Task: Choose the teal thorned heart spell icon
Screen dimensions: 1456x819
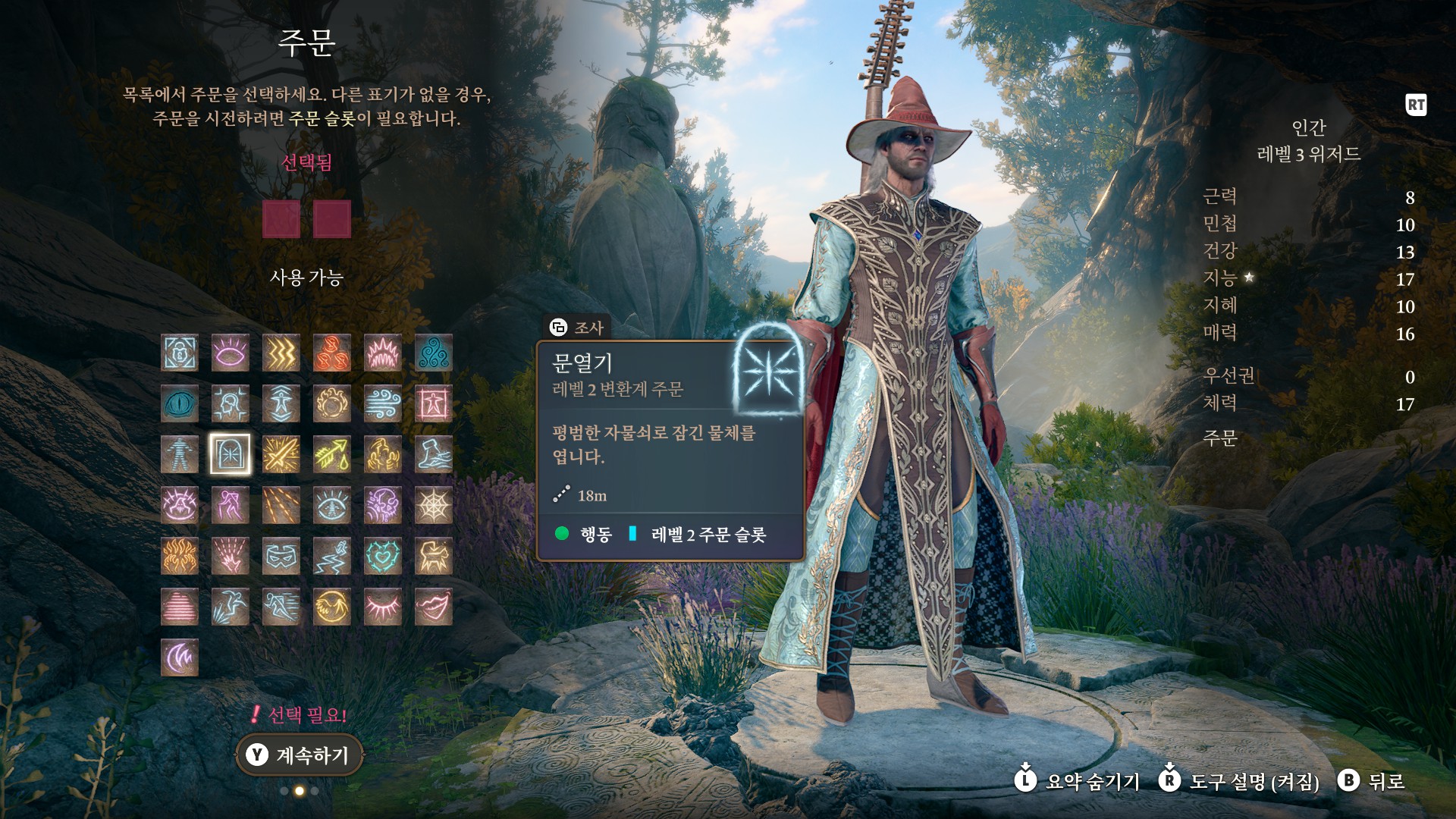Action: (383, 556)
